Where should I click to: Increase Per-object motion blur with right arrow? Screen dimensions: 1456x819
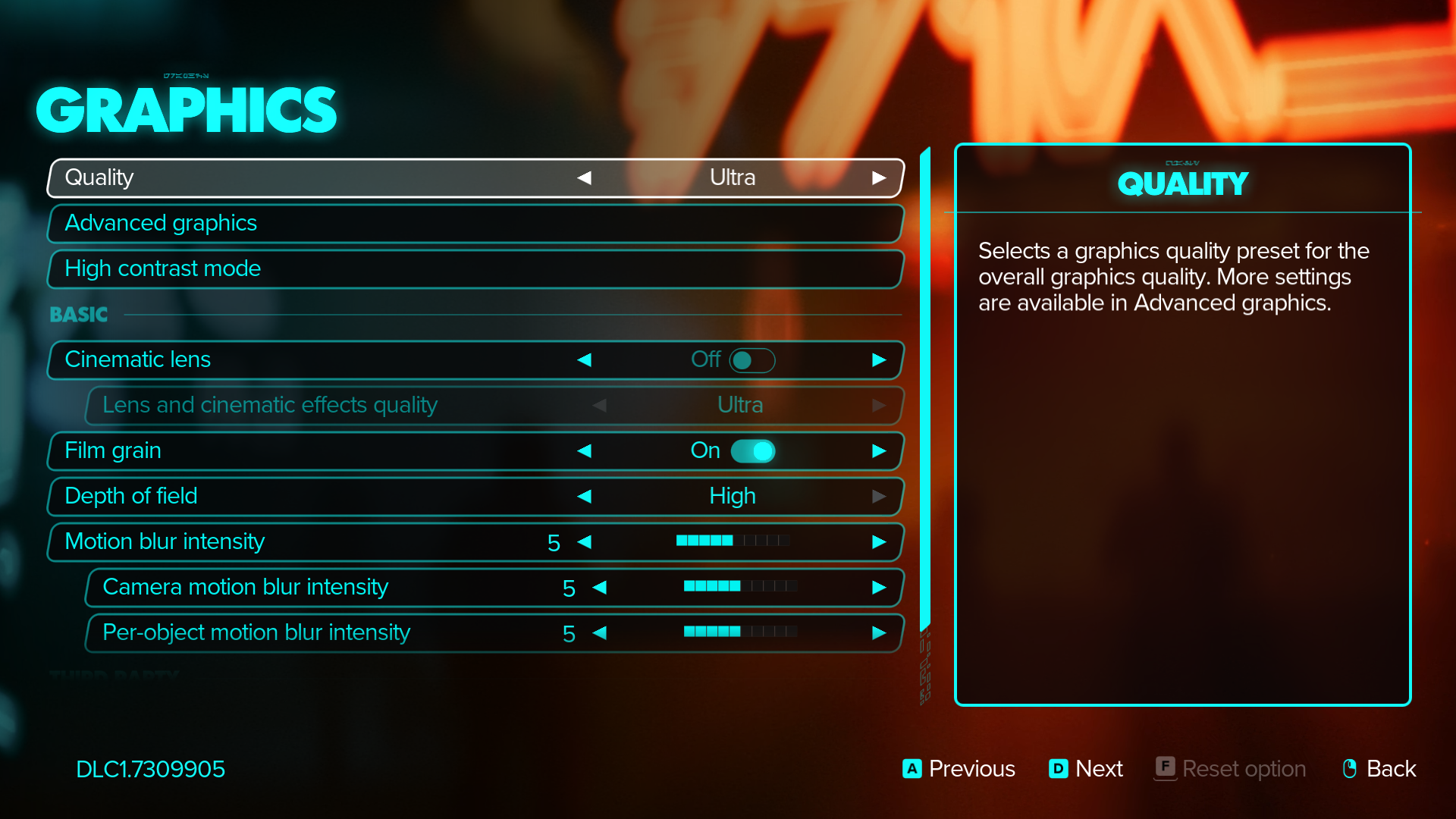[879, 632]
